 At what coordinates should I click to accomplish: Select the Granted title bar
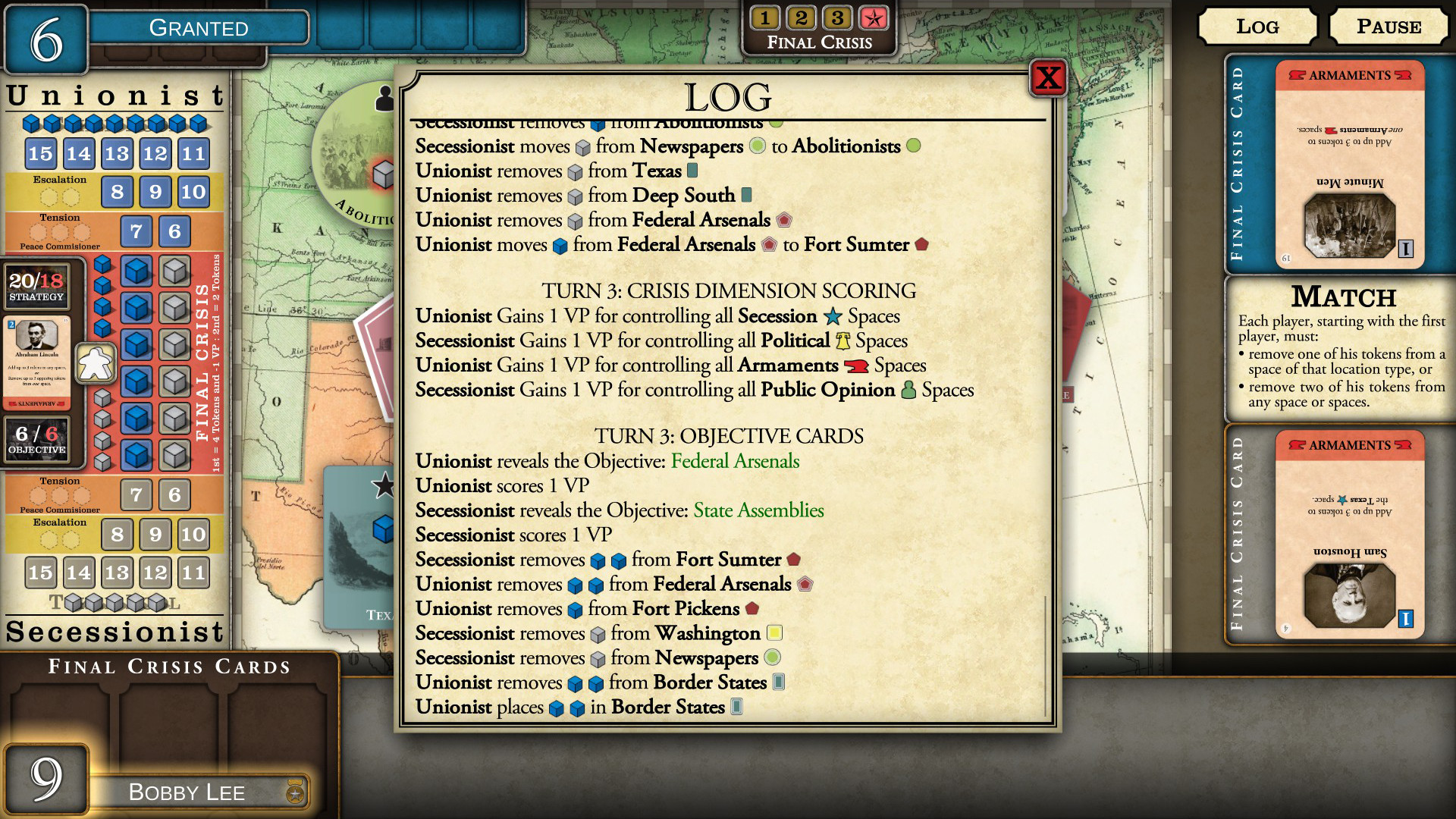tap(199, 28)
